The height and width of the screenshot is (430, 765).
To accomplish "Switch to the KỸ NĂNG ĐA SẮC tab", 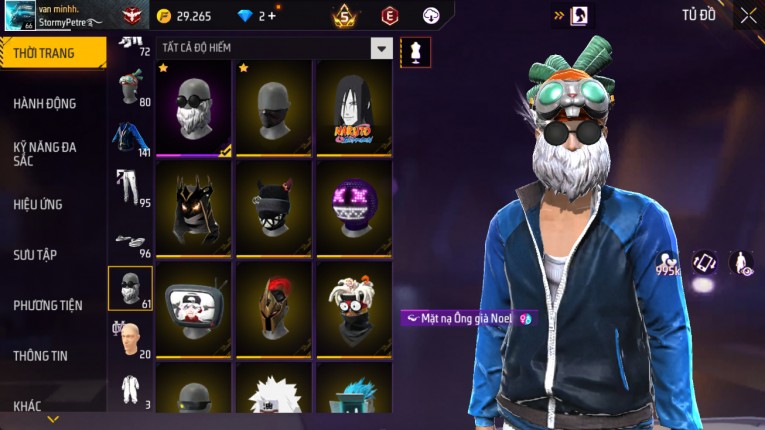I will [45, 153].
